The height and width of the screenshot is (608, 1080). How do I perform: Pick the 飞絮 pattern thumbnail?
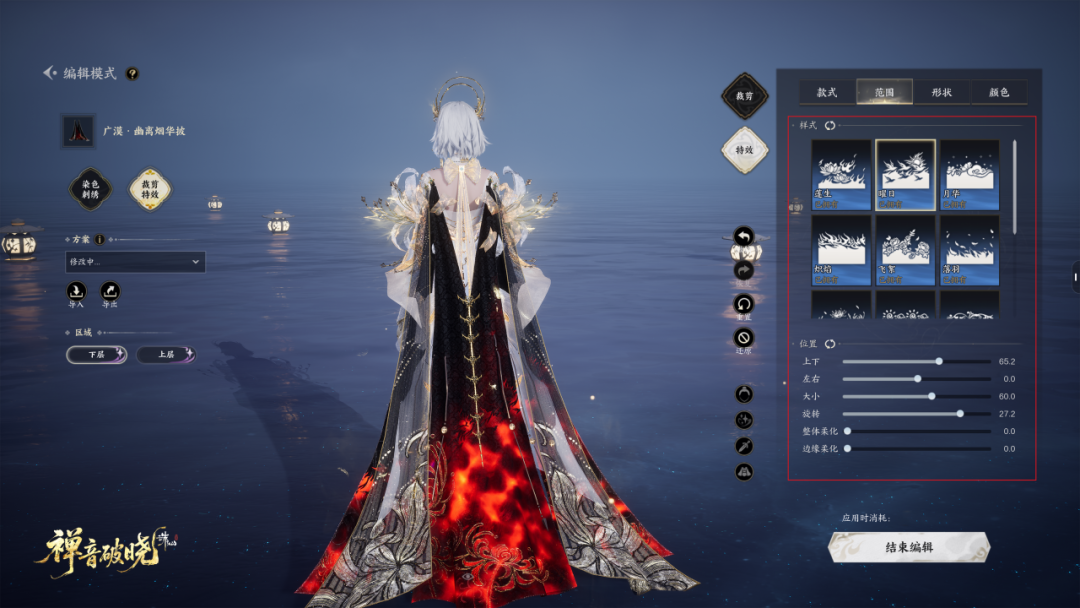(905, 250)
